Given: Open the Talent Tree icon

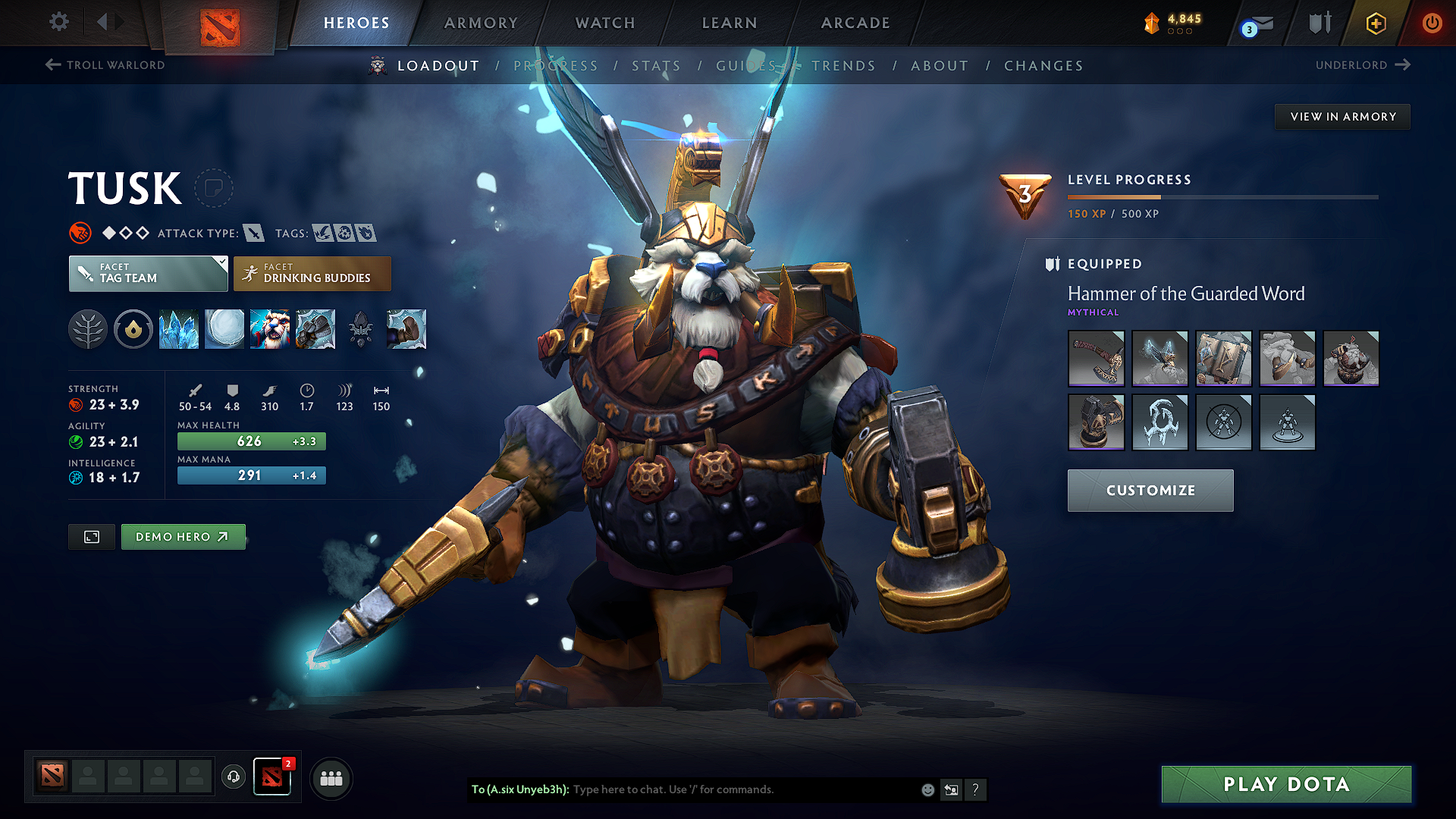Looking at the screenshot, I should (87, 329).
